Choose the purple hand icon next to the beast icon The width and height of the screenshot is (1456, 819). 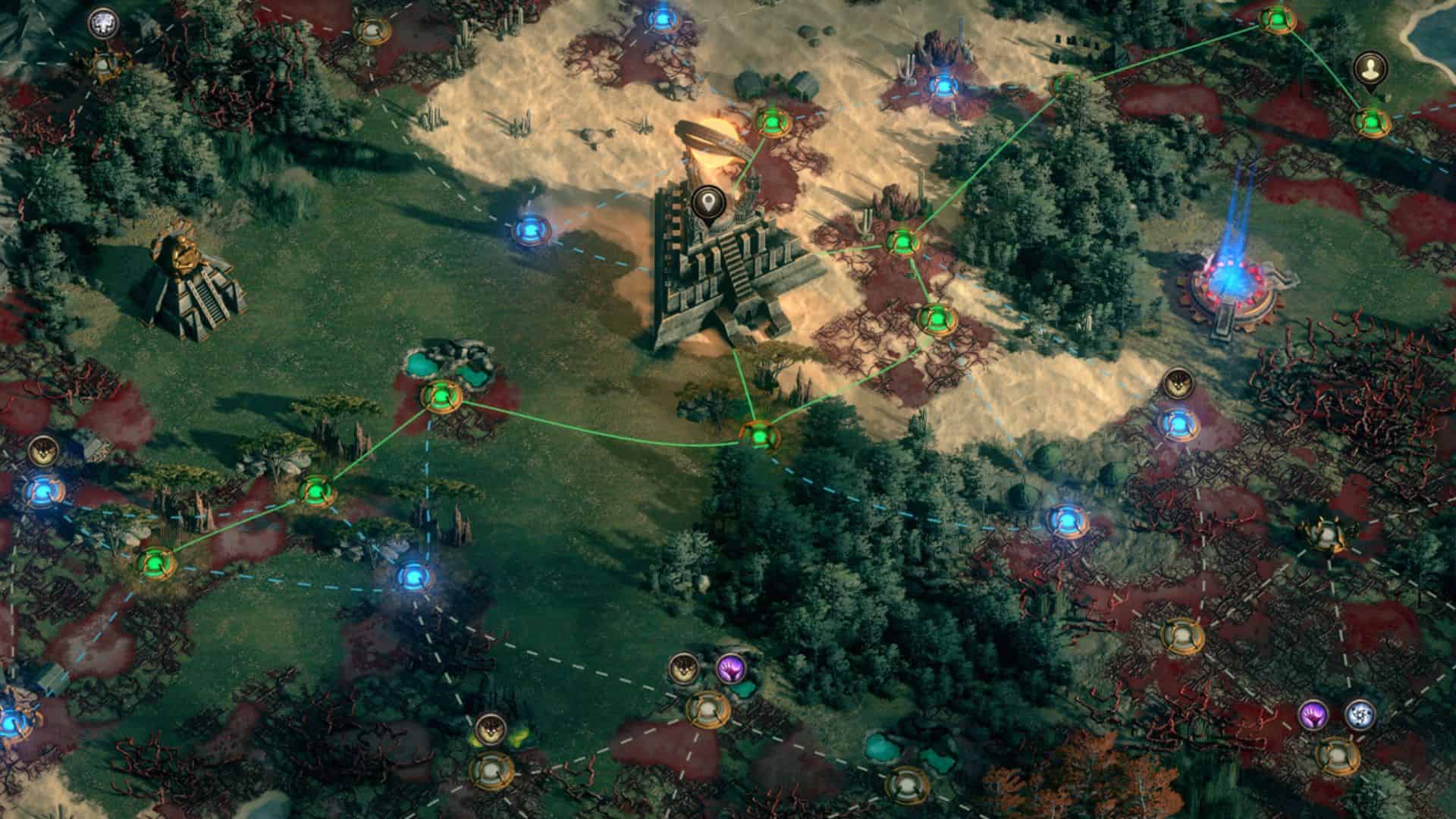731,668
